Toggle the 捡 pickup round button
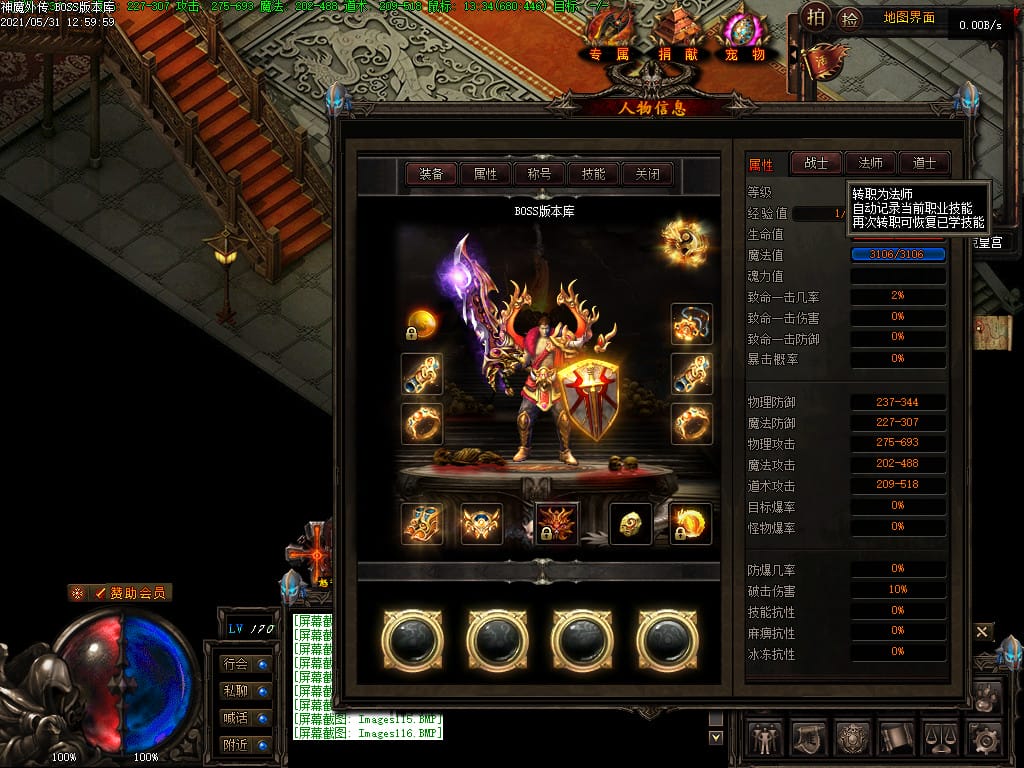The height and width of the screenshot is (768, 1024). tap(850, 17)
